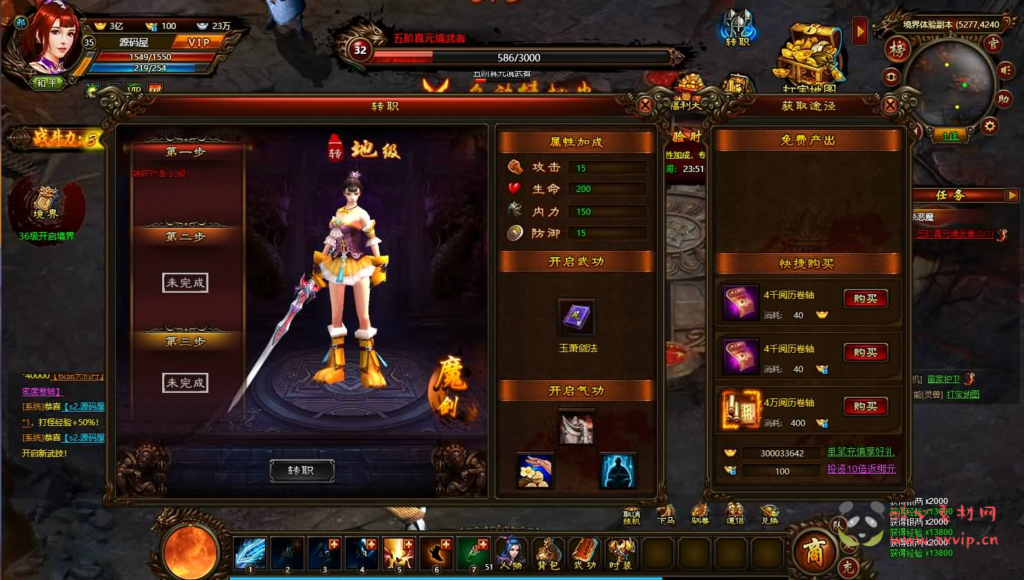Close the 转职 window
This screenshot has width=1024, height=580.
[645, 104]
